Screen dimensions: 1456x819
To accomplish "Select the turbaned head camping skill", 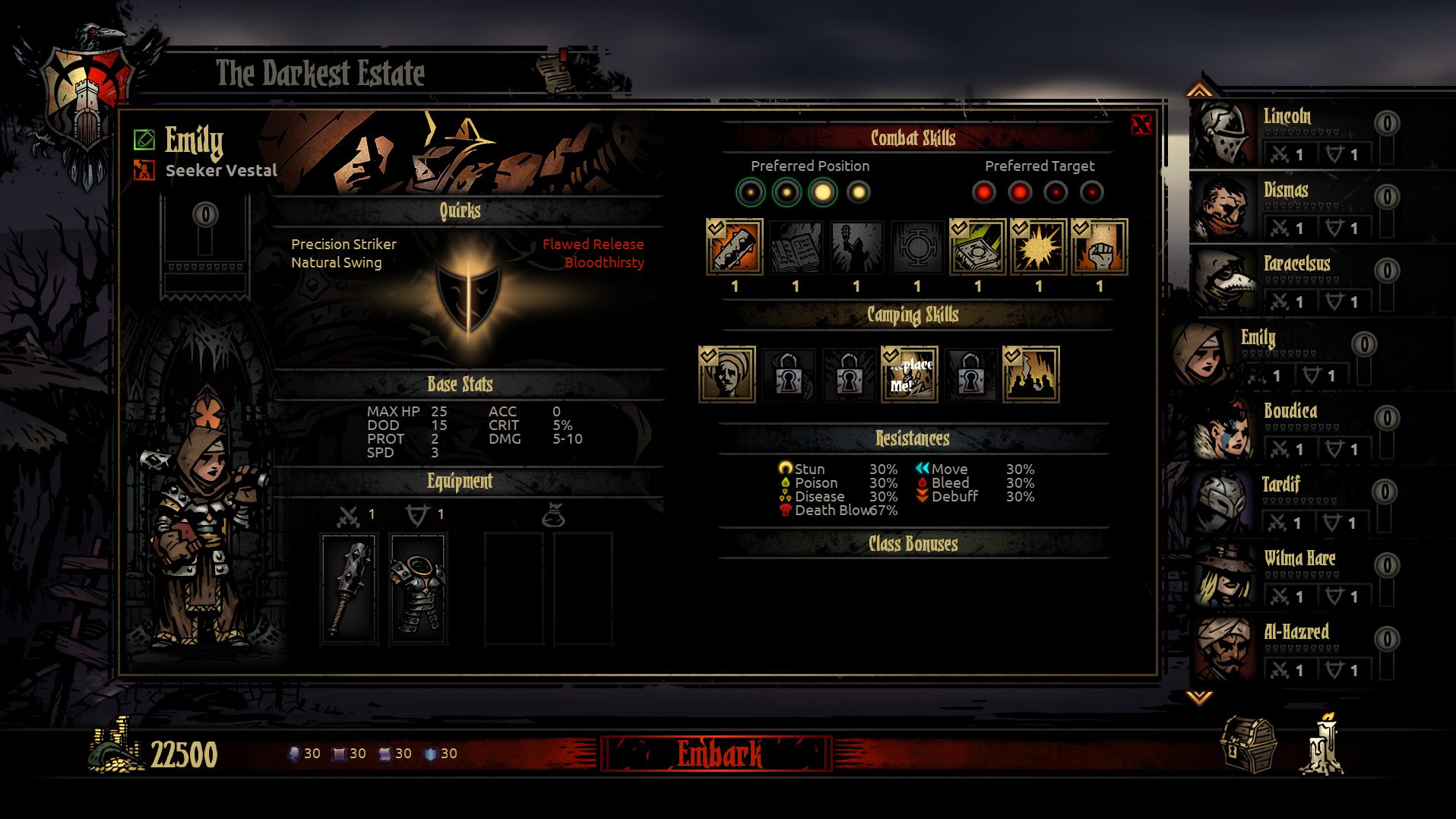I will coord(726,374).
